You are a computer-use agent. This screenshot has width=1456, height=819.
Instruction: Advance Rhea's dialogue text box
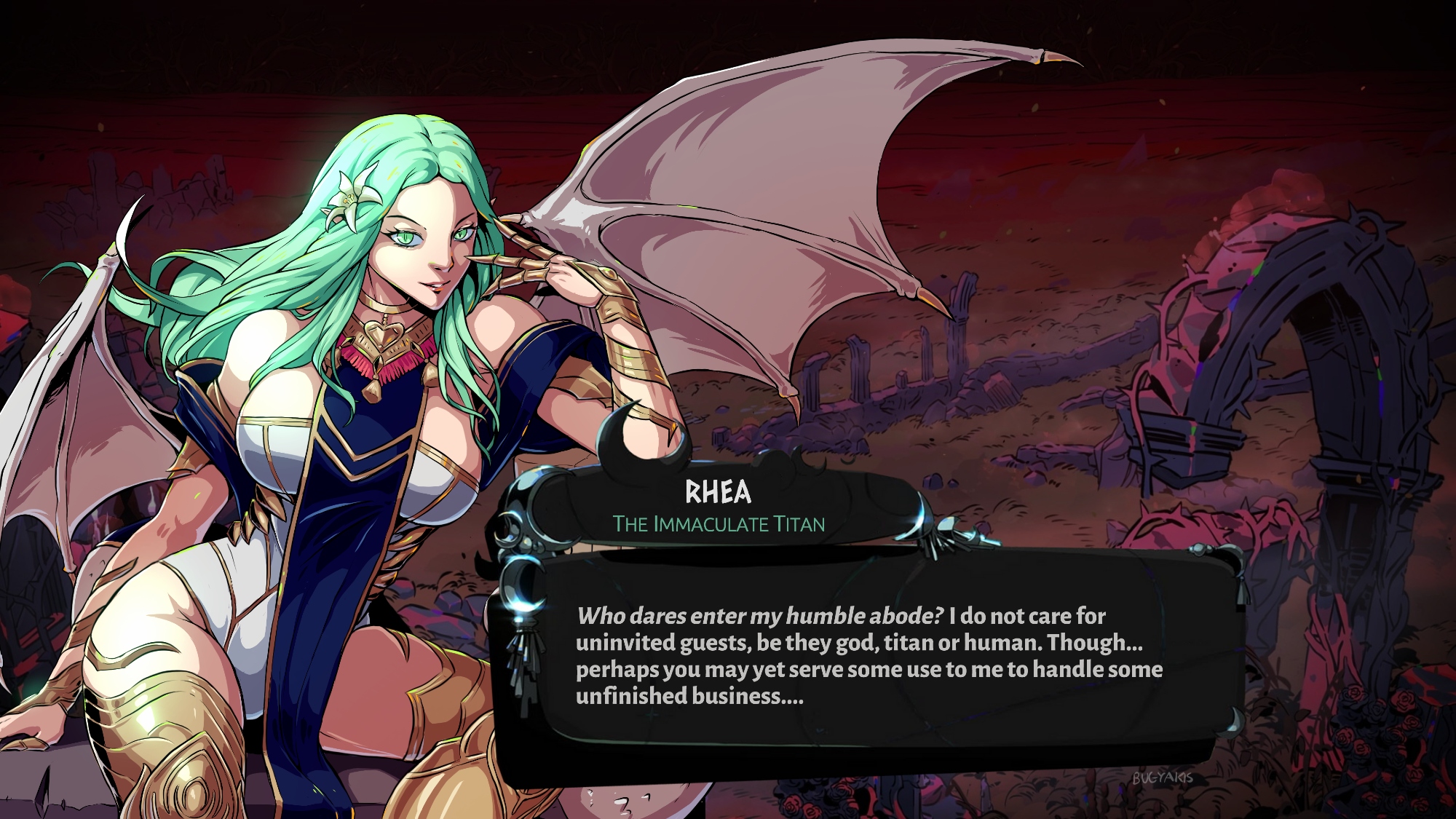pyautogui.click(x=869, y=655)
